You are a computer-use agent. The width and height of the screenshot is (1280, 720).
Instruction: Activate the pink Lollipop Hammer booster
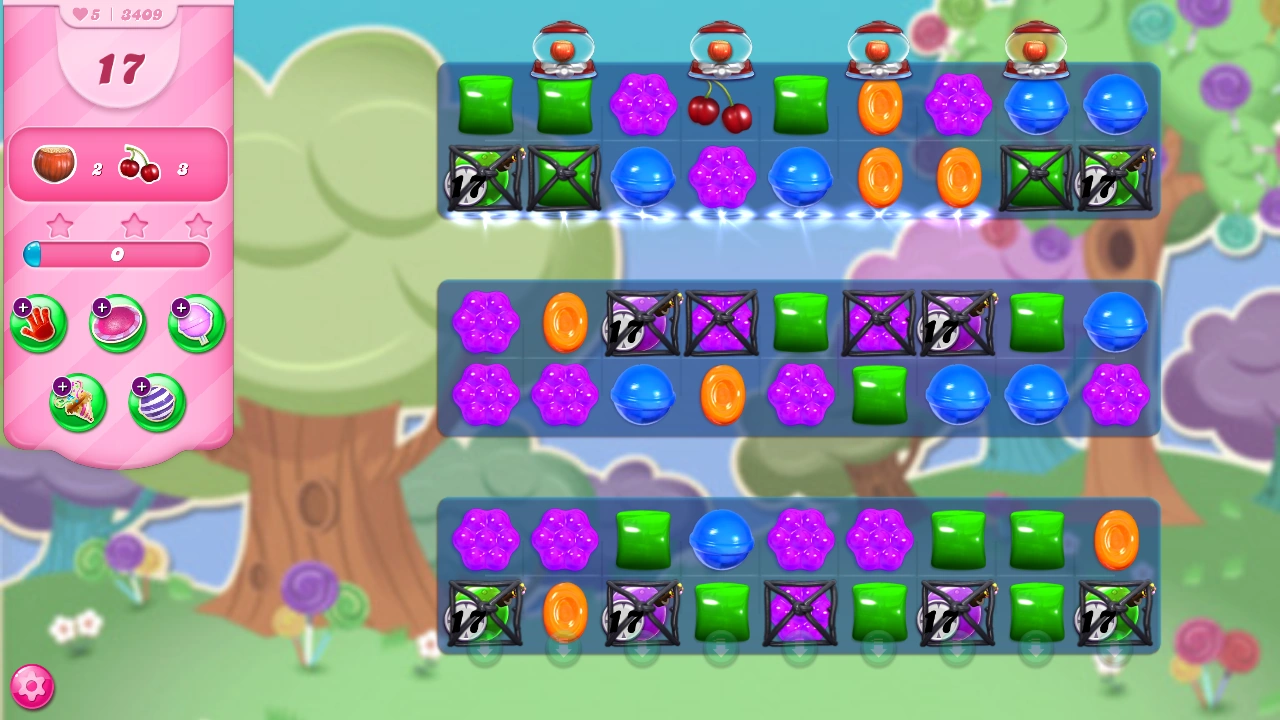[196, 324]
